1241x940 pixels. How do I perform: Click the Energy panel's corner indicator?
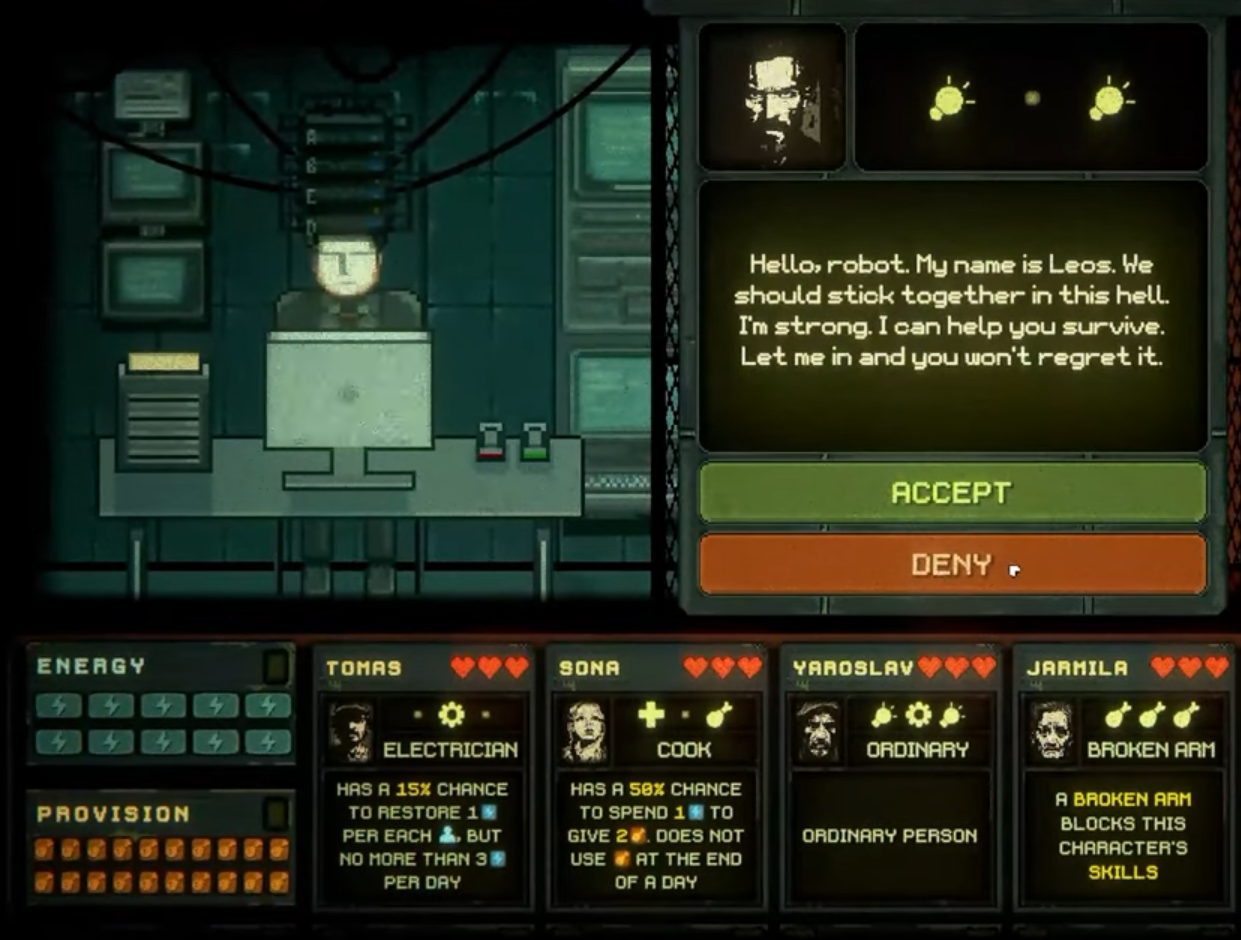[x=275, y=667]
